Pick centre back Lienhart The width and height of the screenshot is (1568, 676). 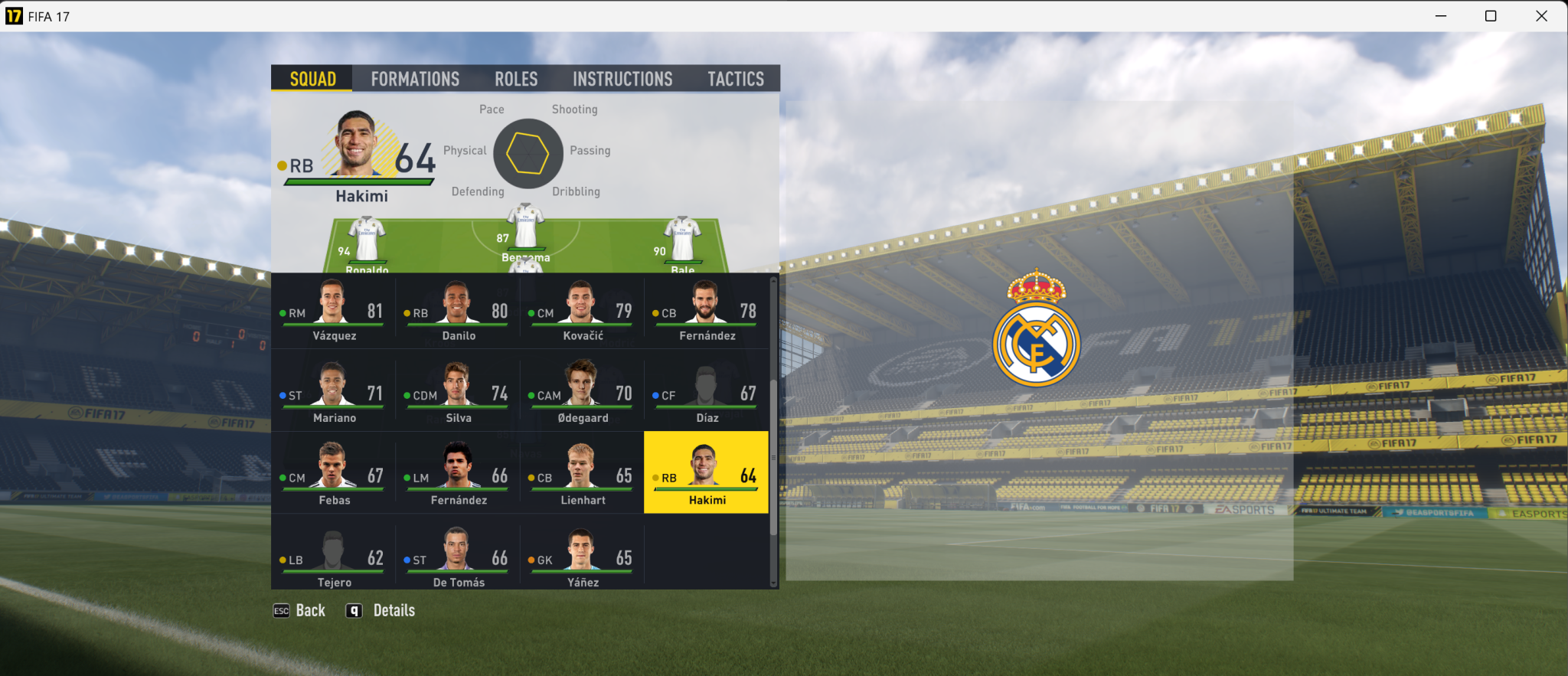pyautogui.click(x=582, y=476)
